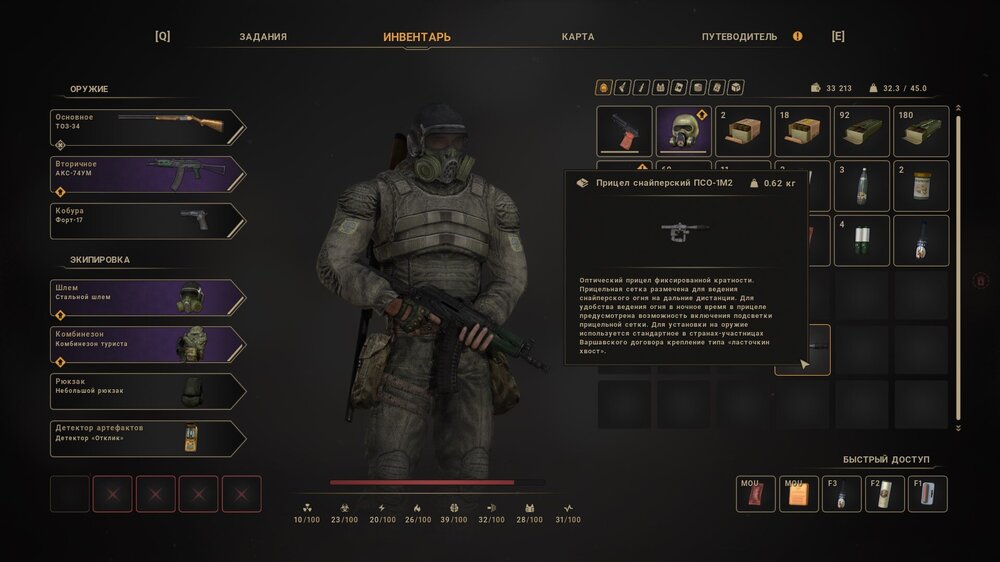The height and width of the screenshot is (562, 1000).
Task: Select the Небольшой рюкзак backpack slot
Action: tap(147, 391)
